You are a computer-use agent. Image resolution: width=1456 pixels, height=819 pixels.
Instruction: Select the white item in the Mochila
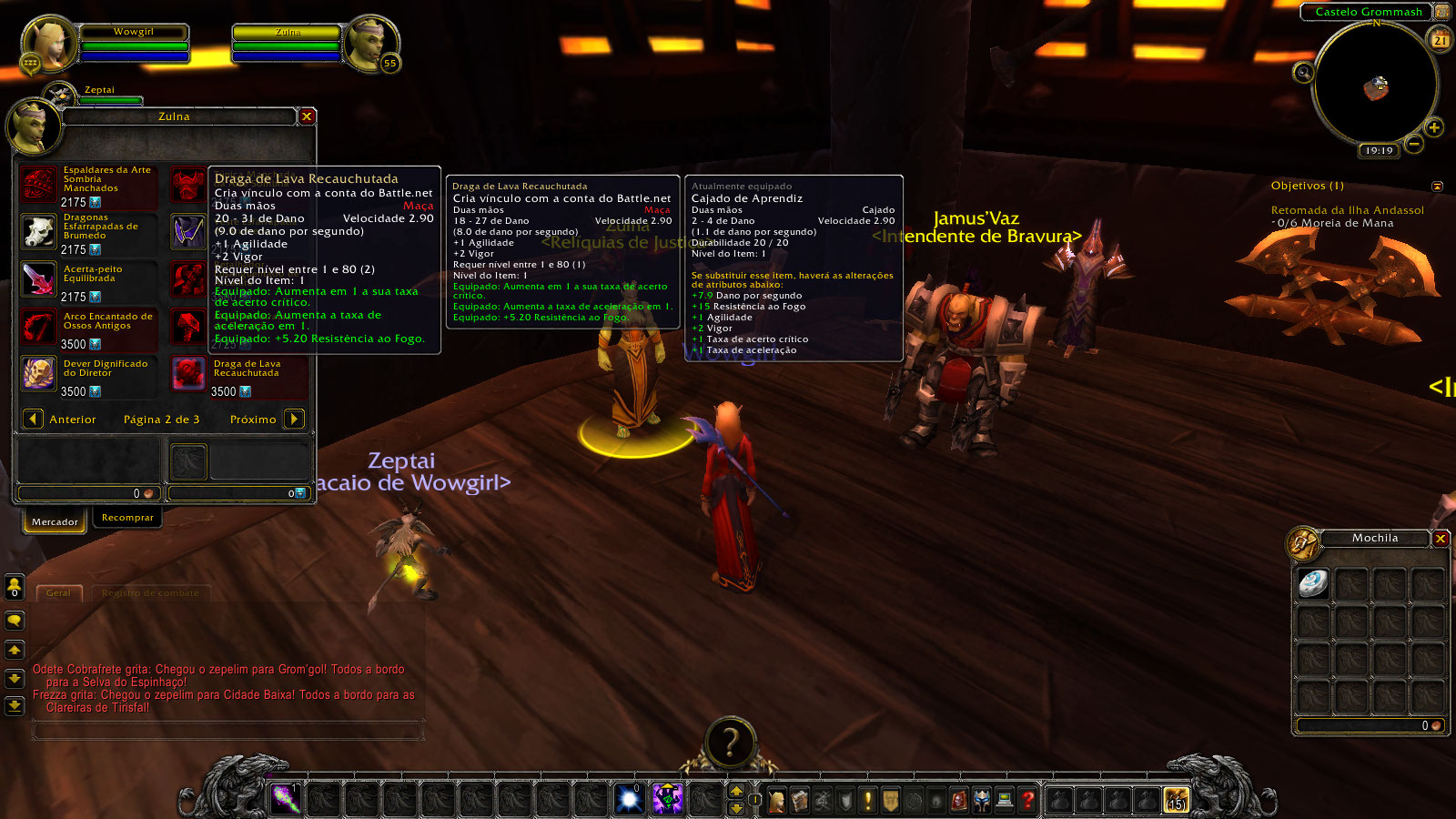click(x=1313, y=583)
